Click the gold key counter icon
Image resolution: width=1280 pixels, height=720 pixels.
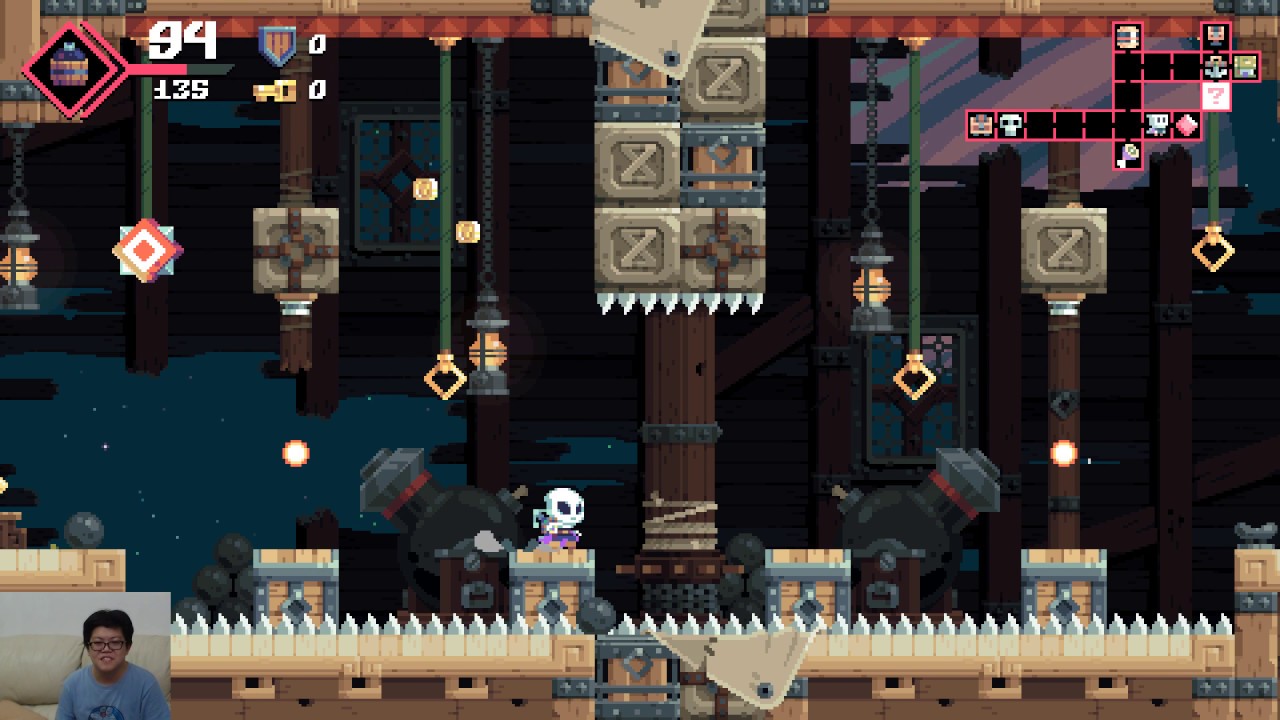[x=274, y=91]
